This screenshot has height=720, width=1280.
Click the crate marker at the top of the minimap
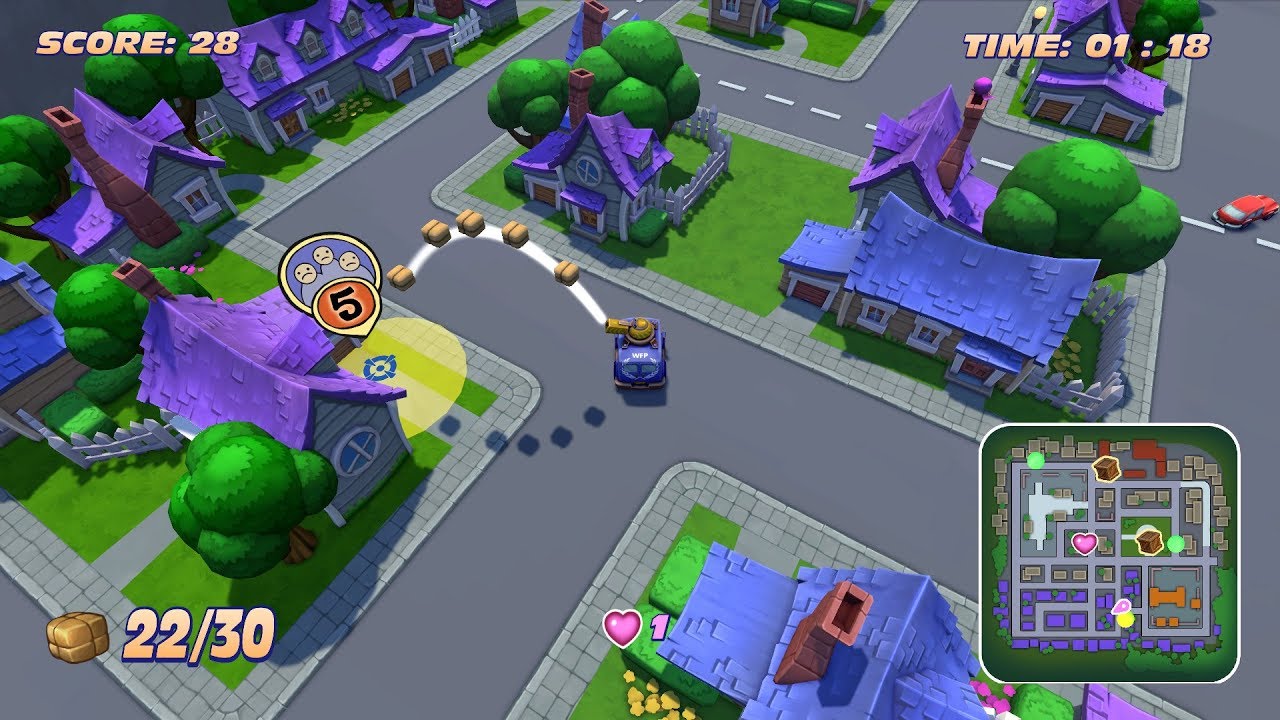coord(1106,469)
